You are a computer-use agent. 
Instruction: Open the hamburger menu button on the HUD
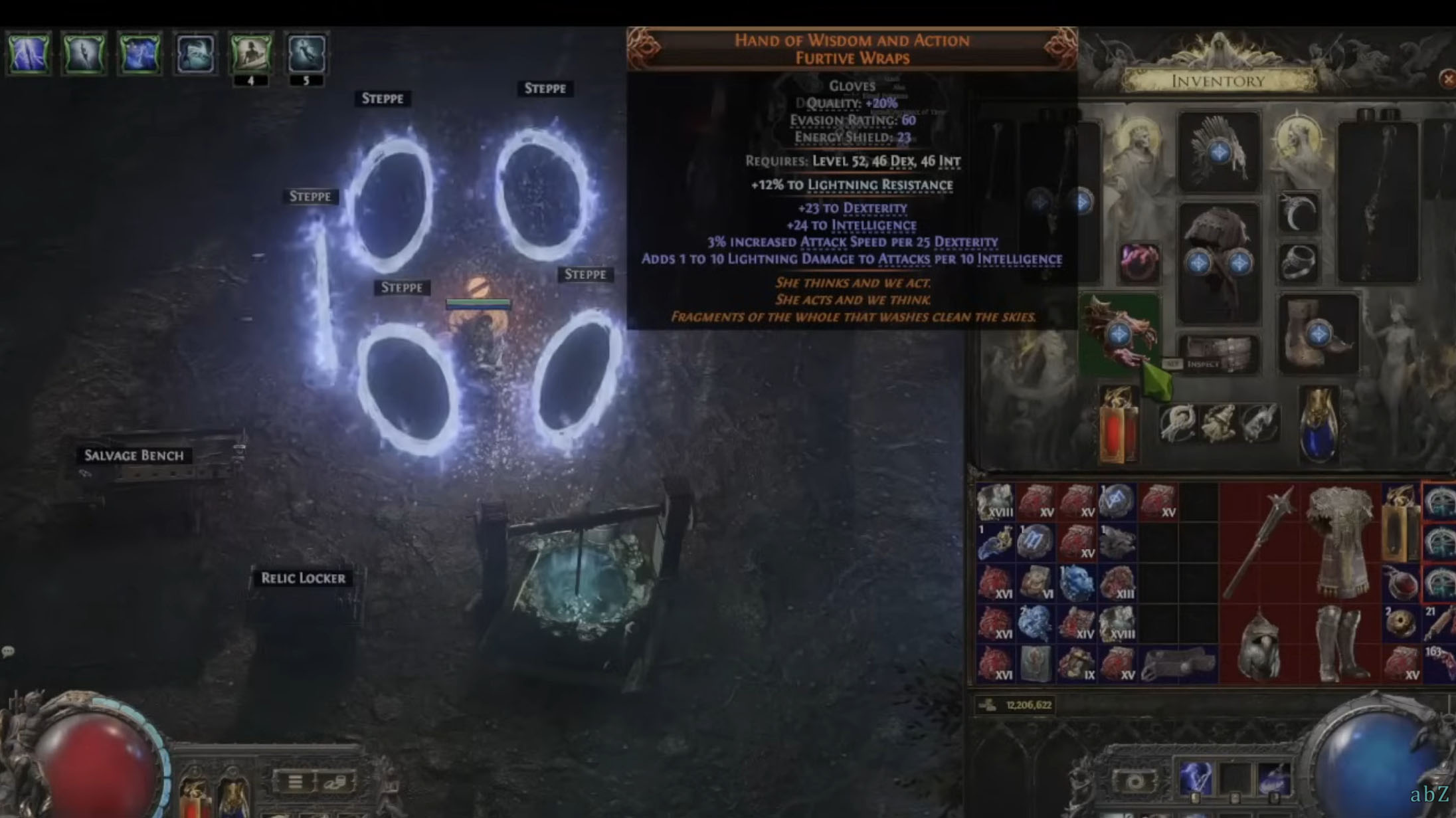coord(294,781)
